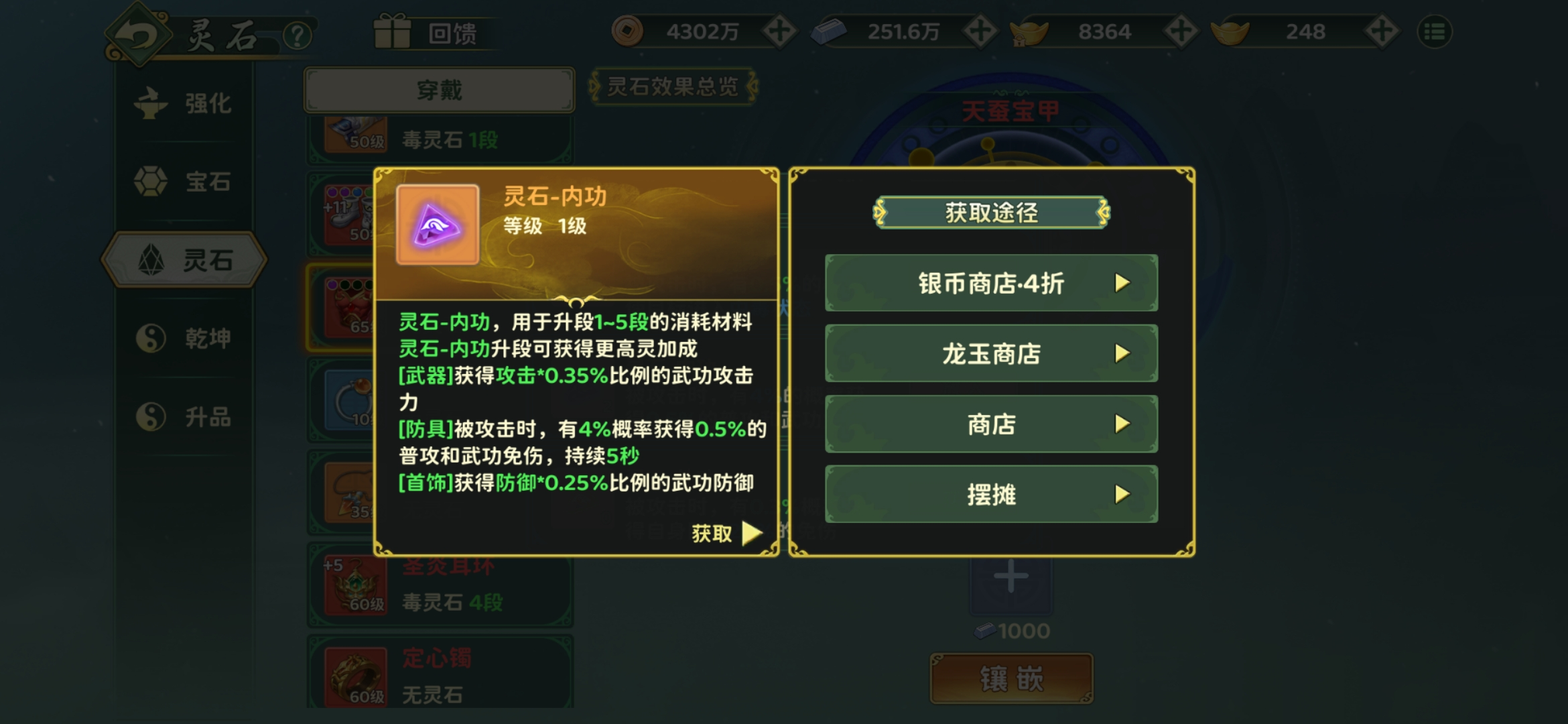Open 银币商店·4折 source option

[991, 283]
